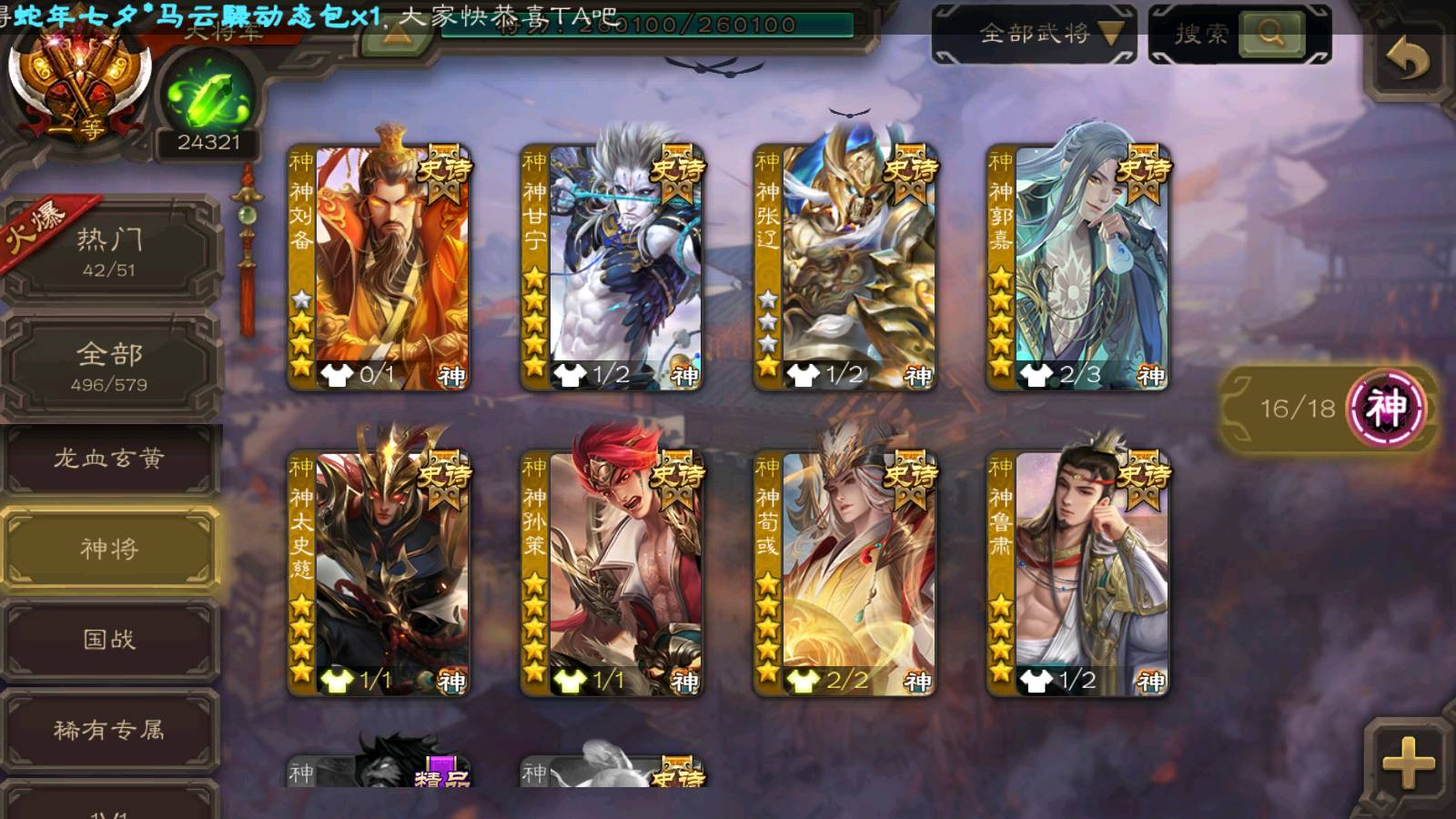This screenshot has height=819, width=1456.
Task: Pick the 神荀彧 general card
Action: 844,574
